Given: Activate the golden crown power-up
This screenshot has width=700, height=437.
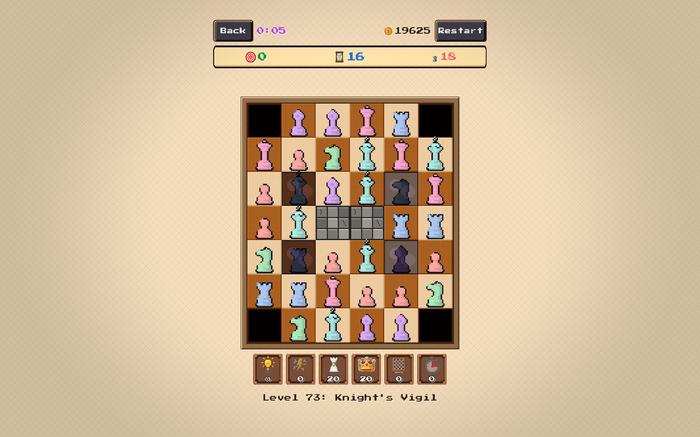Looking at the screenshot, I should point(366,369).
